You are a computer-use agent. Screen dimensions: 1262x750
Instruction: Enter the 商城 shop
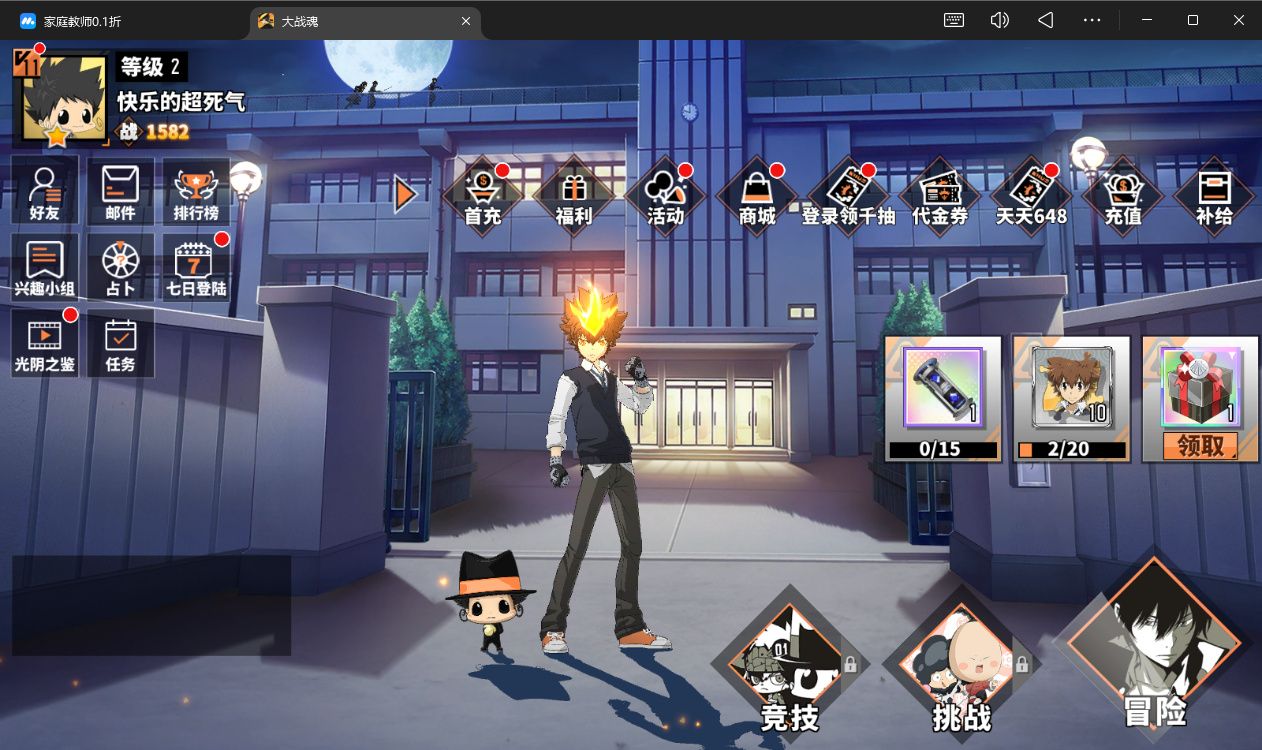click(x=757, y=195)
